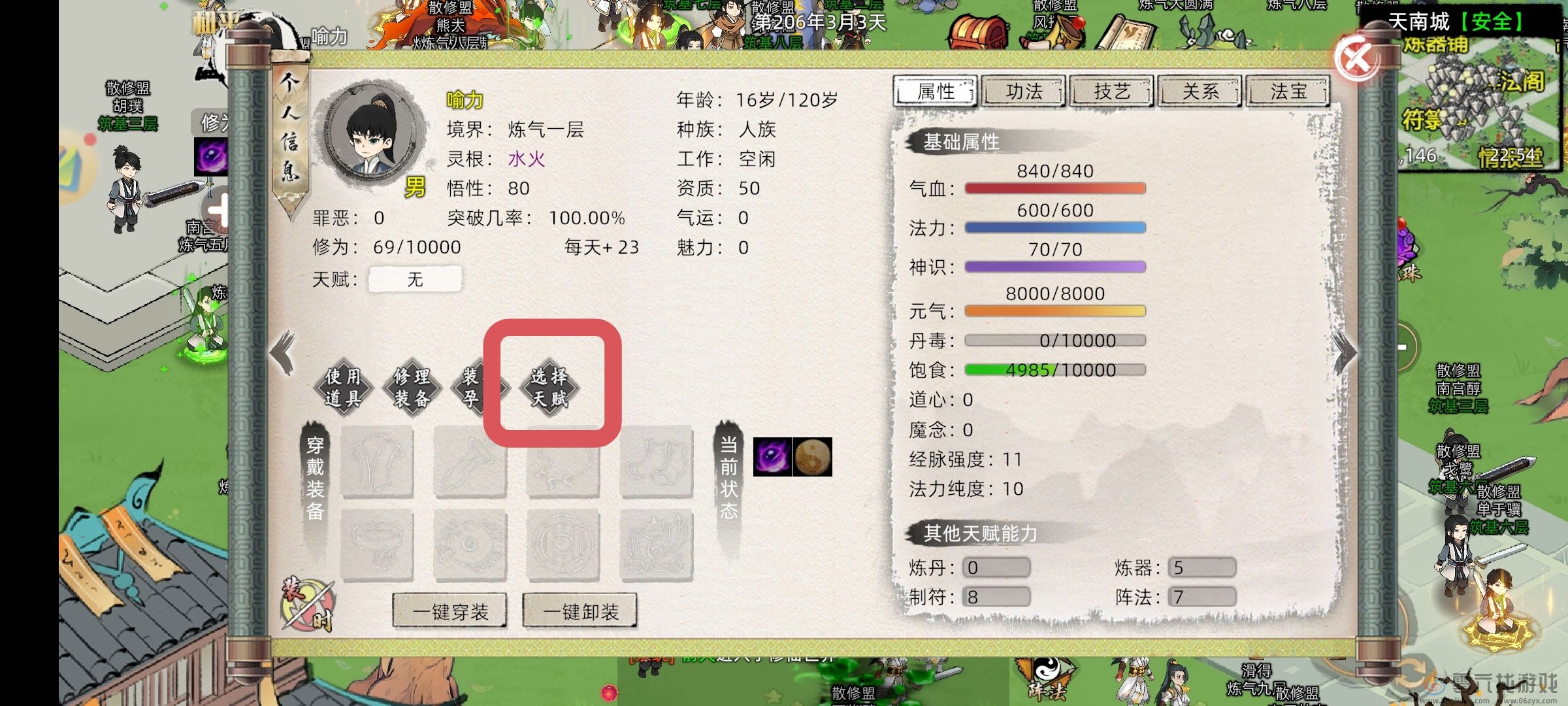
Task: Click the yin-yang pill status icon
Action: click(x=812, y=458)
